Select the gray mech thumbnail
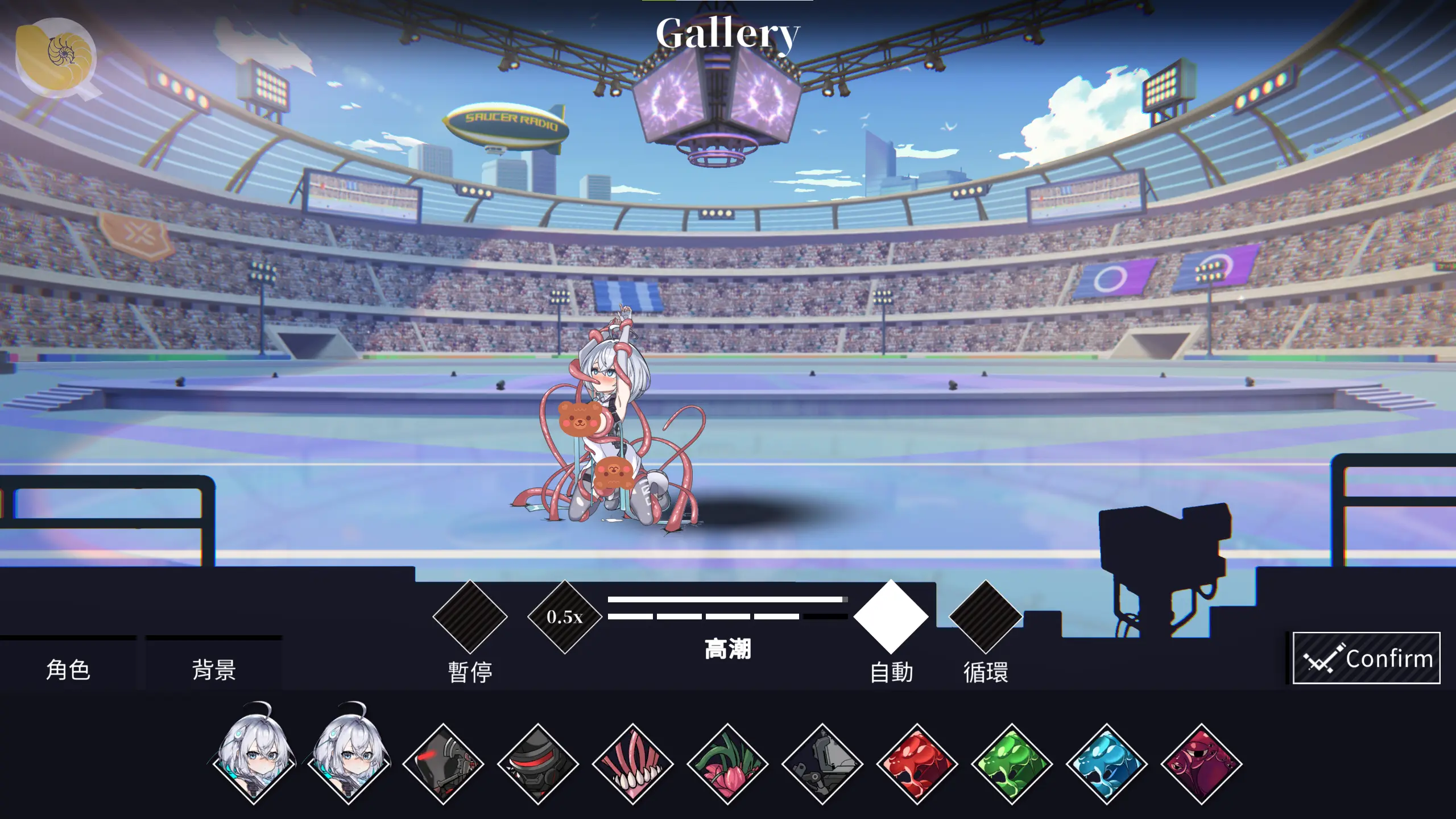This screenshot has height=819, width=1456. point(822,764)
